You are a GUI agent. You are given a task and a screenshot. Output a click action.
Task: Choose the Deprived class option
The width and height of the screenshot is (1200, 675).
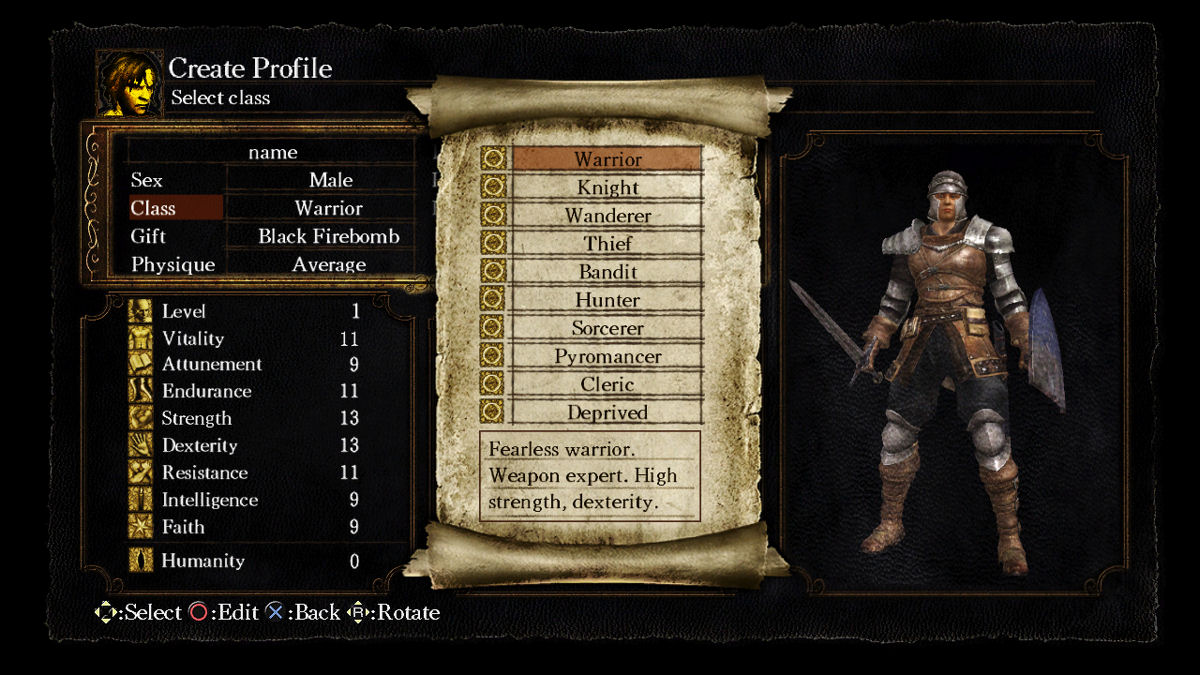tap(607, 412)
